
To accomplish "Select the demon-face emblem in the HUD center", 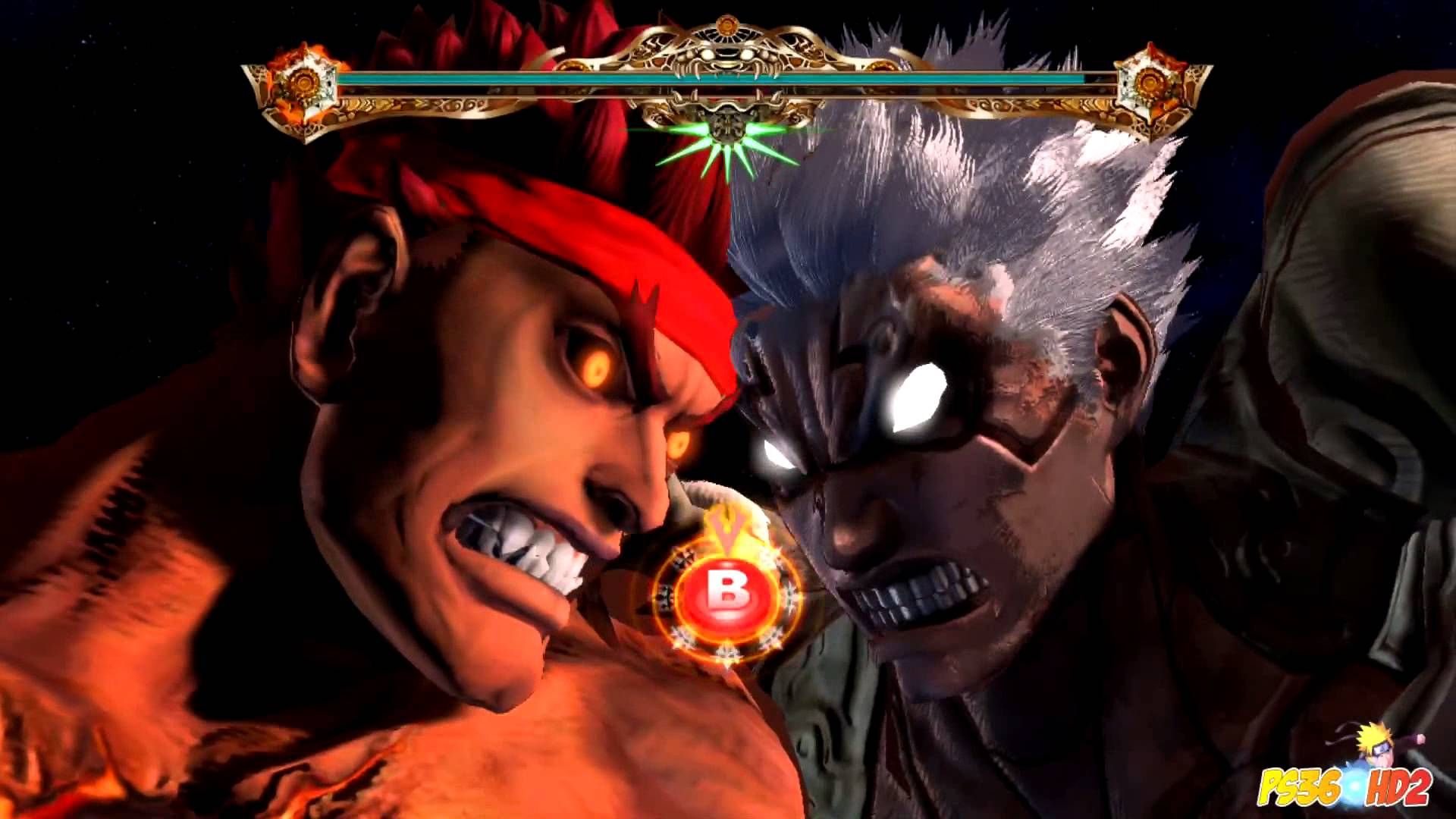I will [x=726, y=55].
